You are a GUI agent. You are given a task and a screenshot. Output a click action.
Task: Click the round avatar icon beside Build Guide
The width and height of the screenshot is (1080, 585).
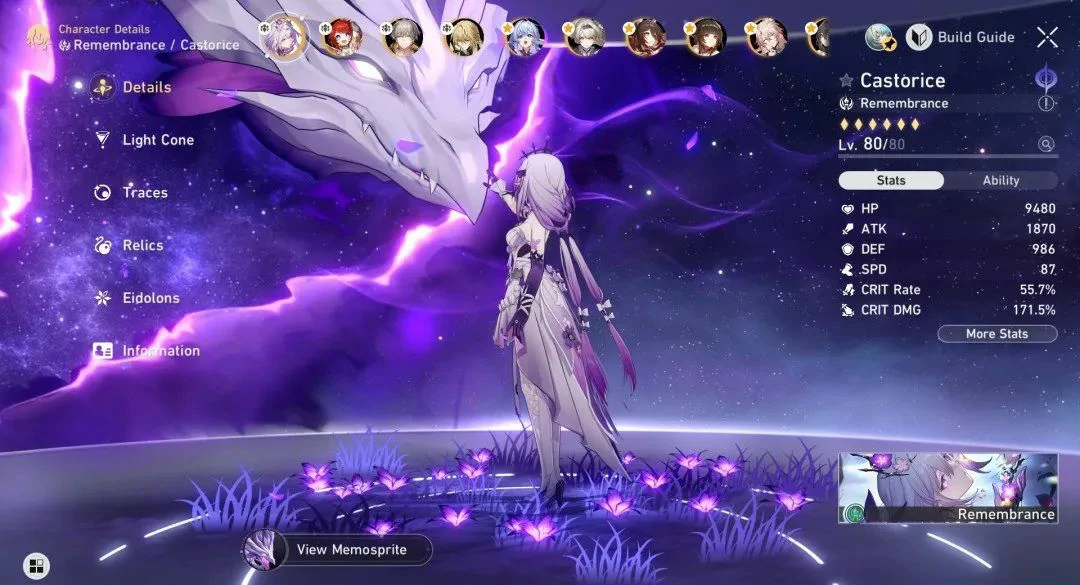click(x=879, y=38)
